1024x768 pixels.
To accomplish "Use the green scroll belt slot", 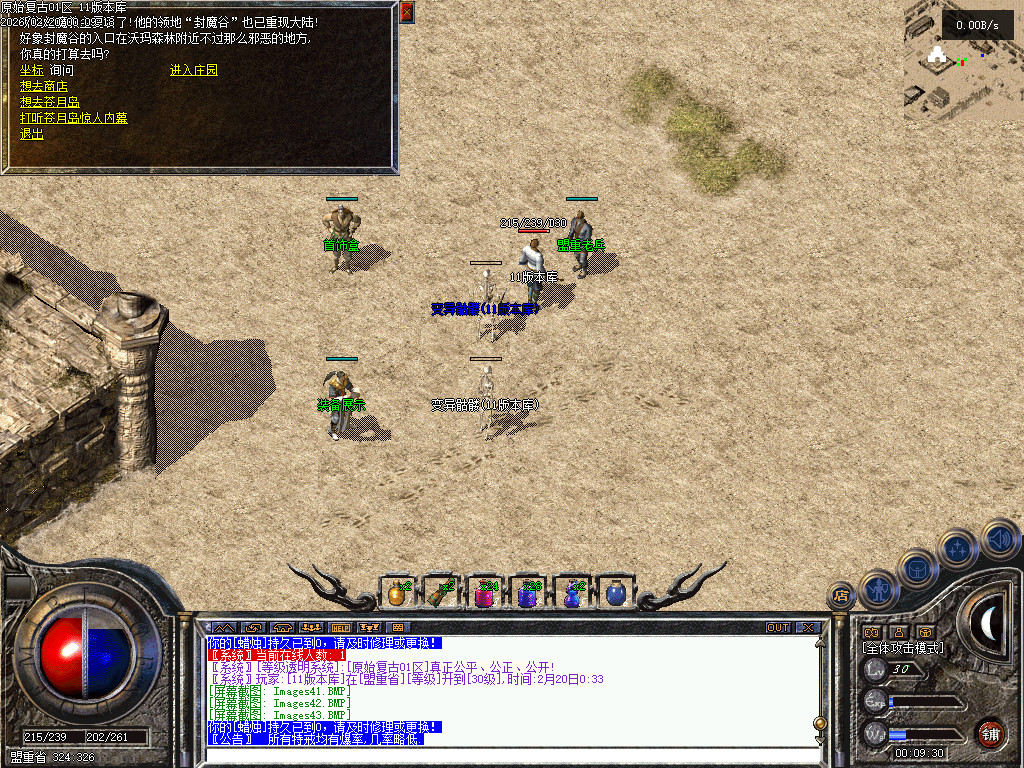I will coord(441,593).
